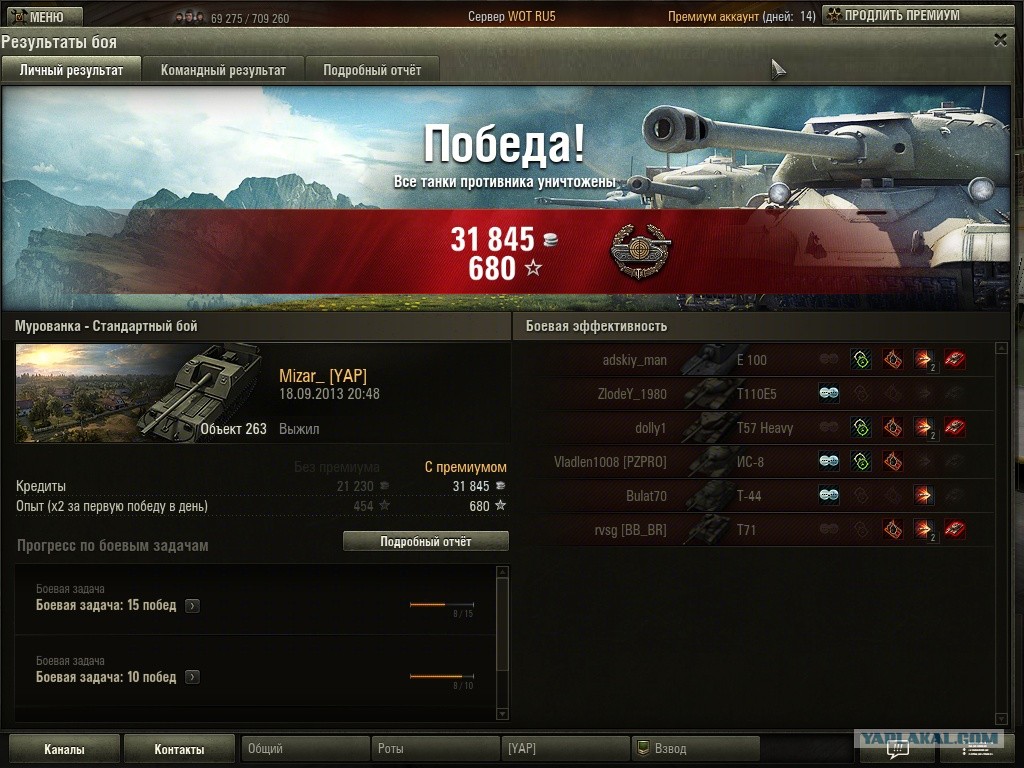Click Продлить премиум button
The height and width of the screenshot is (768, 1024).
892,16
